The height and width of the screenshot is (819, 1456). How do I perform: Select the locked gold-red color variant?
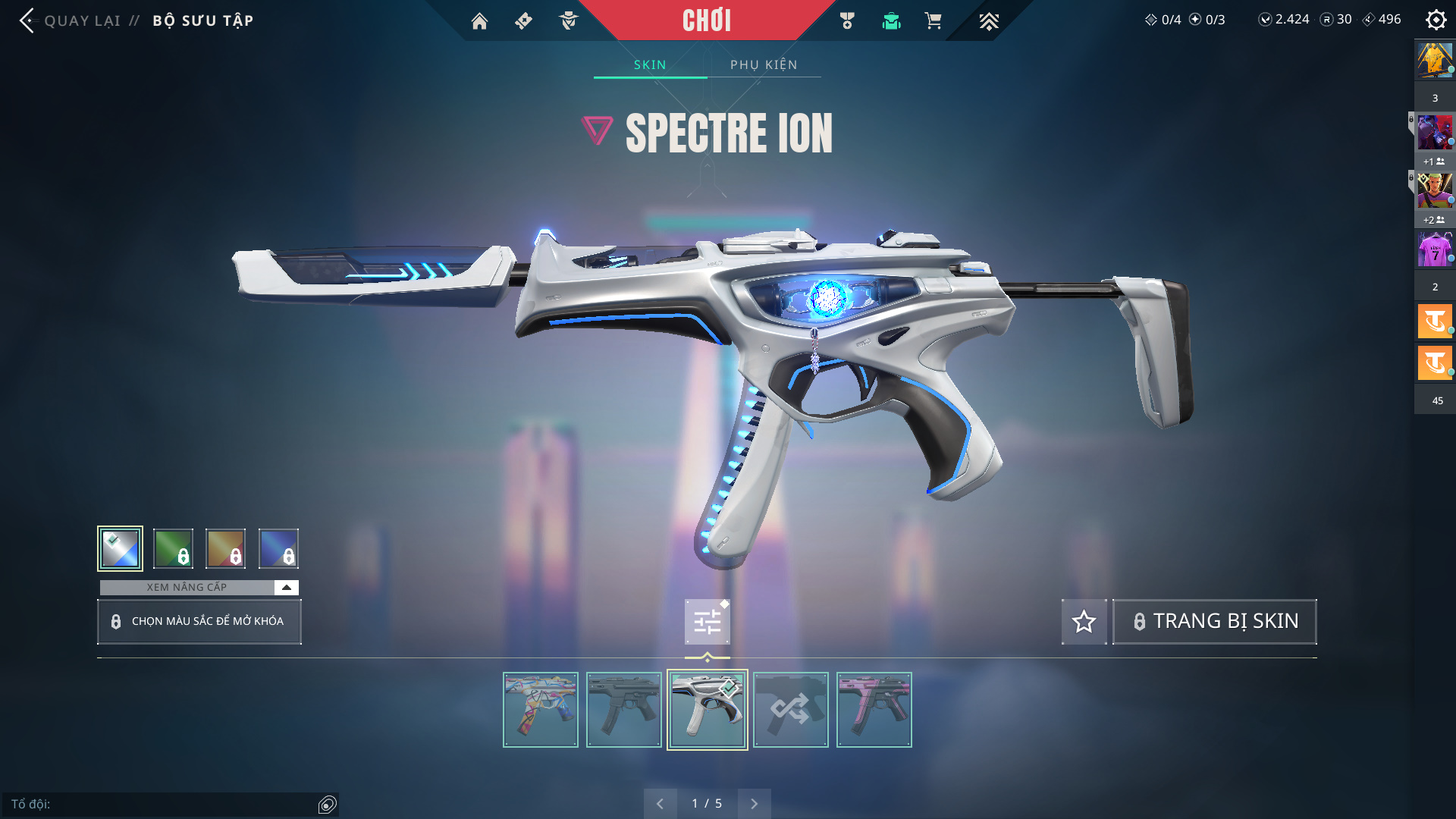[226, 548]
